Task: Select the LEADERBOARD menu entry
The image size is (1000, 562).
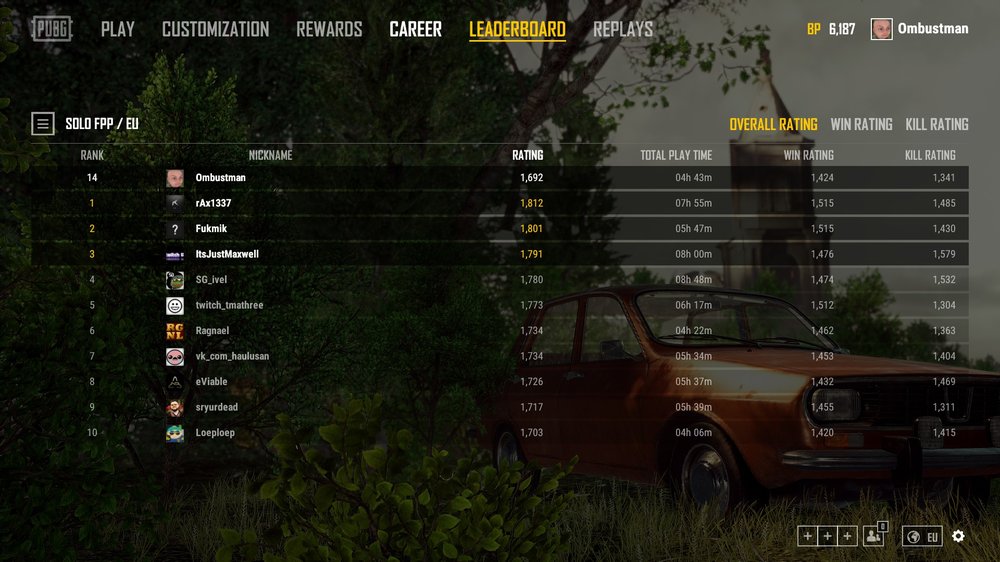Action: 517,29
